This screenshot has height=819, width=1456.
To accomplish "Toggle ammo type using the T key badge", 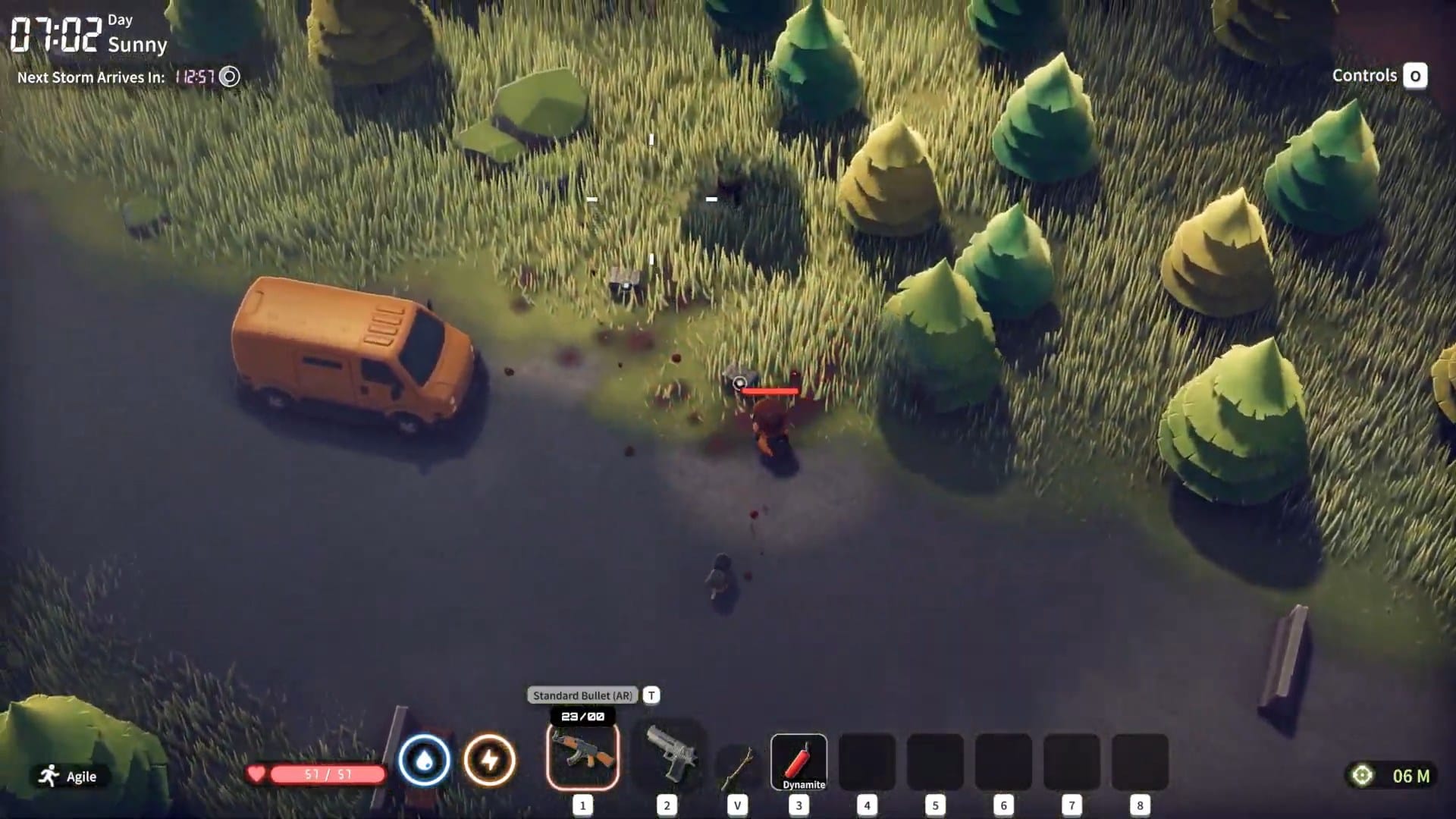I will [652, 695].
